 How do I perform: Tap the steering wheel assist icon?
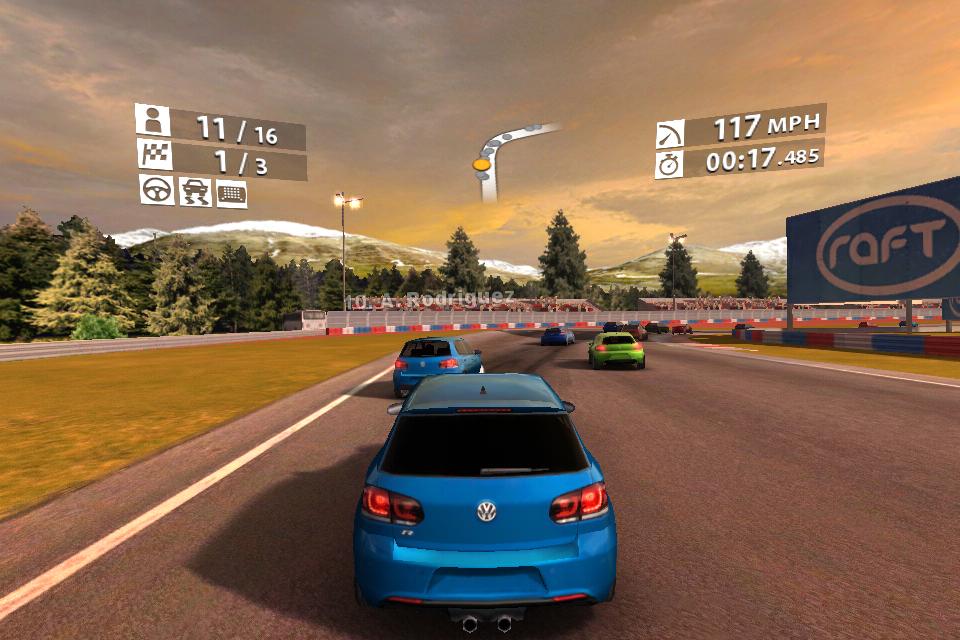coord(156,189)
